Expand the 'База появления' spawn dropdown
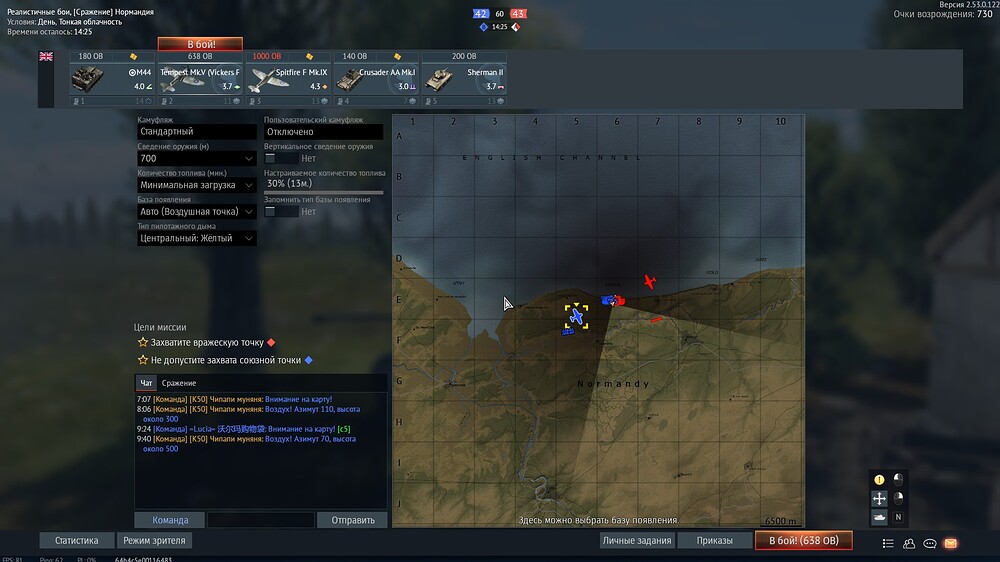 (x=197, y=212)
